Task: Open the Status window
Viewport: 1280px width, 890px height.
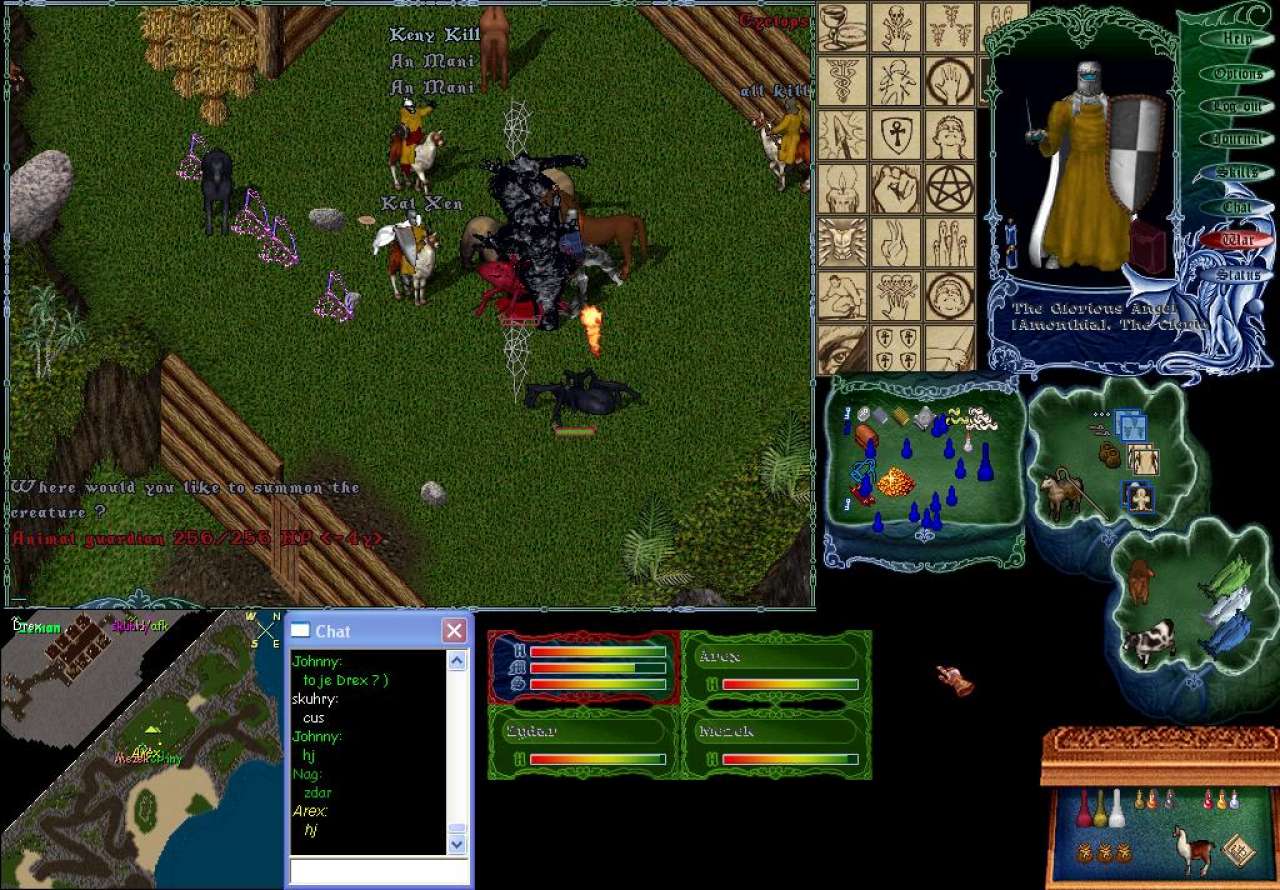Action: point(1237,274)
